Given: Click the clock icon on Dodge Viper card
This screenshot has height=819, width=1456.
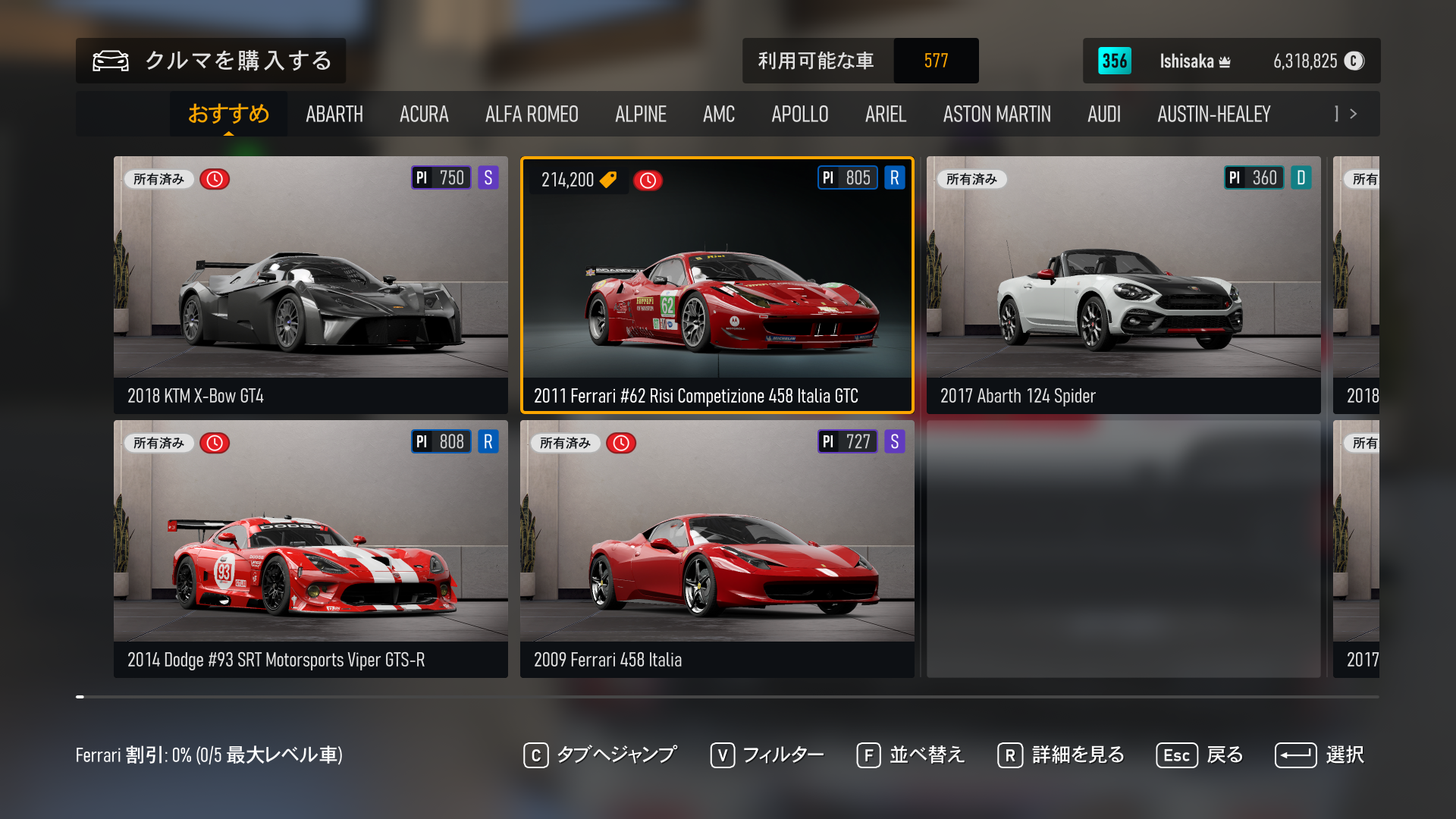Looking at the screenshot, I should click(x=215, y=442).
